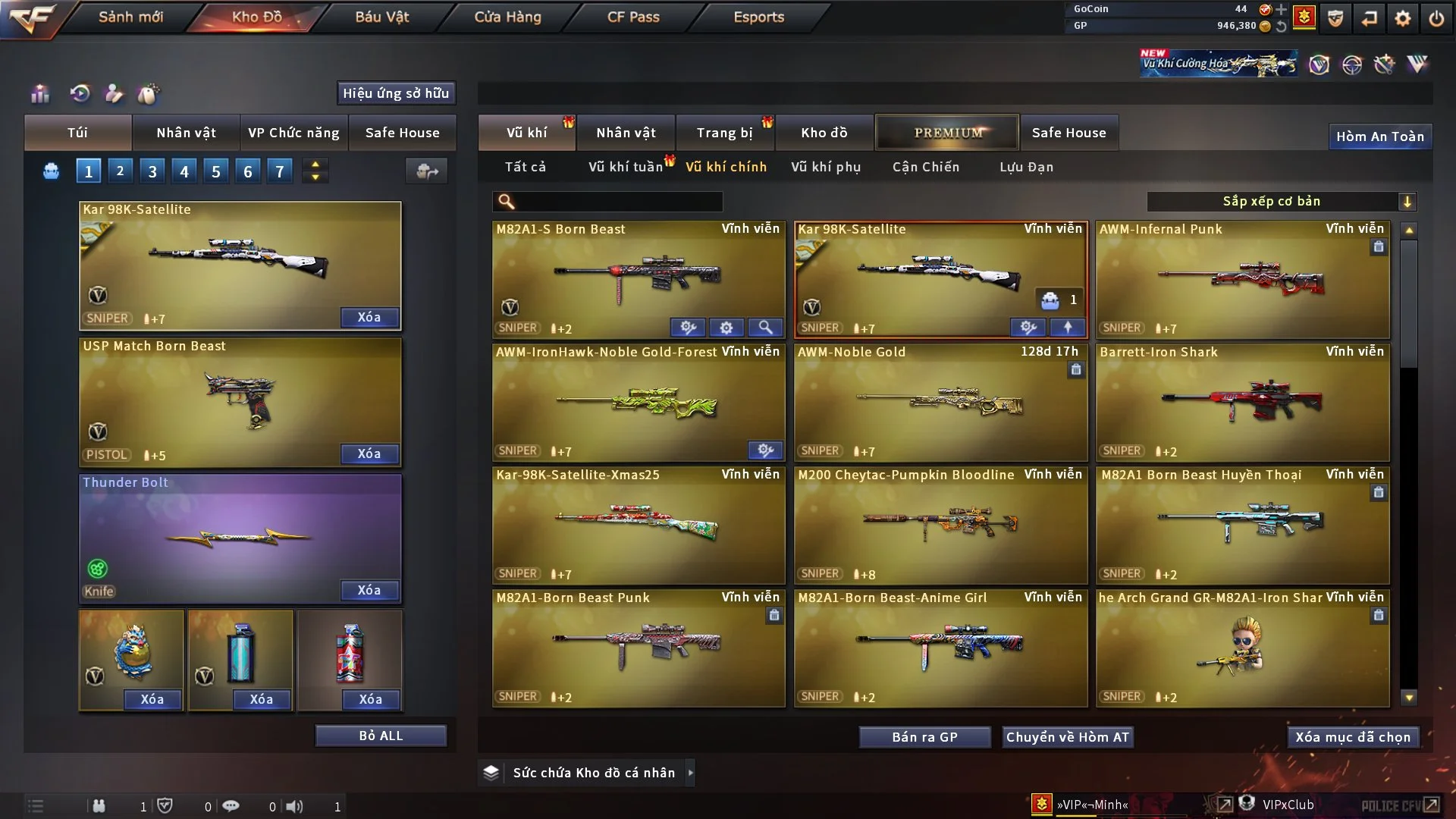Viewport: 1456px width, 819px height.
Task: Select the Vũ khí phụ filter
Action: 826,167
